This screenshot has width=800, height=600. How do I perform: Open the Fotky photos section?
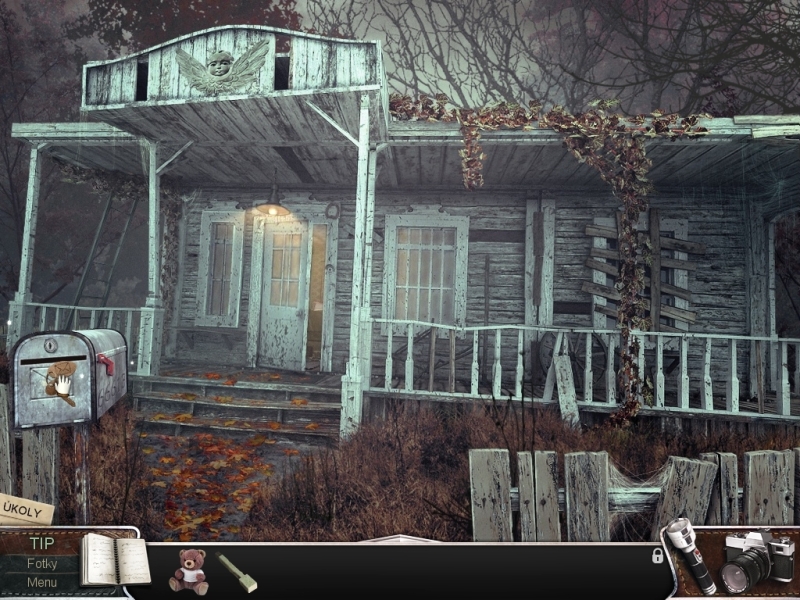[x=42, y=564]
